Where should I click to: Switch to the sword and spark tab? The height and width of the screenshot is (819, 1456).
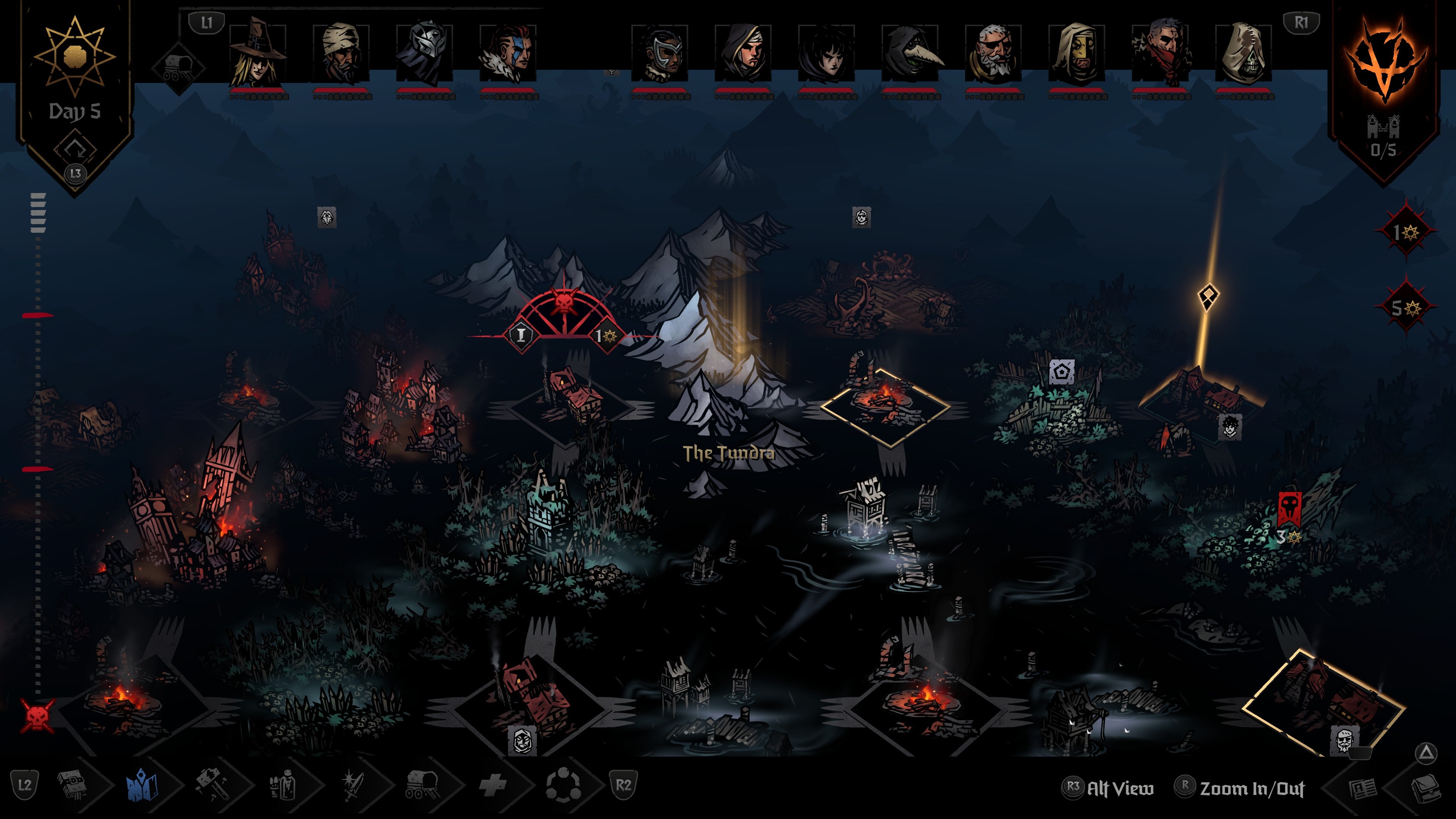[352, 785]
